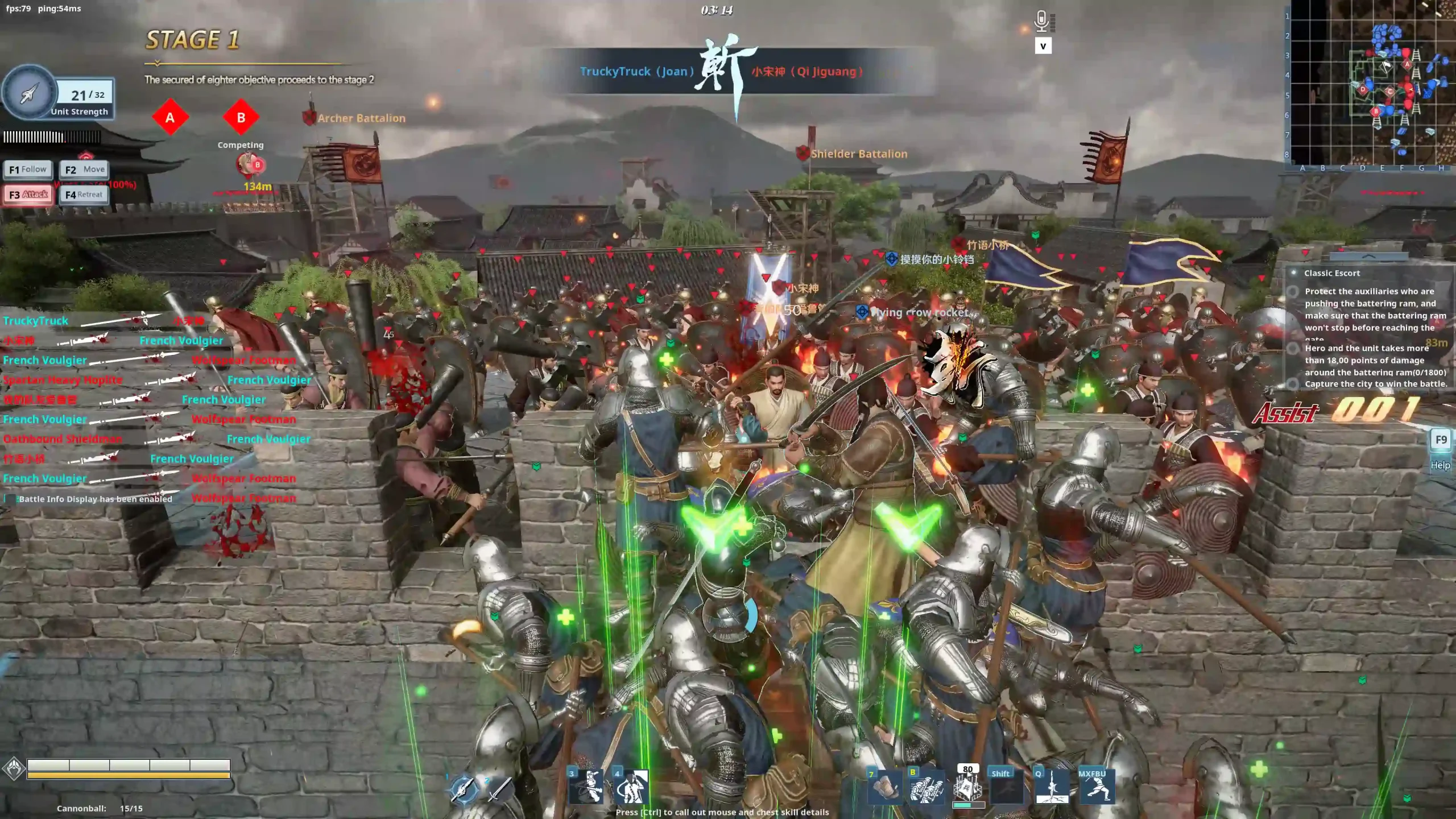Viewport: 1456px width, 819px height.
Task: Select the Follow unit command
Action: click(28, 169)
